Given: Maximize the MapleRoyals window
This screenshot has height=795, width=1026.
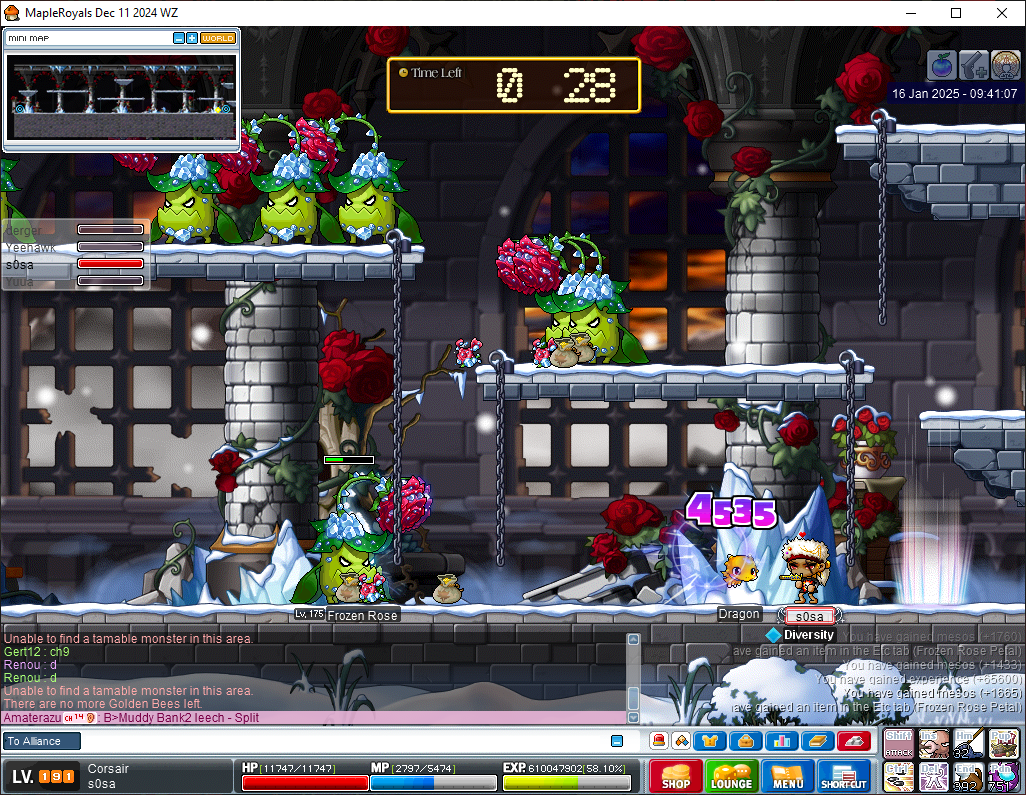Looking at the screenshot, I should point(956,13).
